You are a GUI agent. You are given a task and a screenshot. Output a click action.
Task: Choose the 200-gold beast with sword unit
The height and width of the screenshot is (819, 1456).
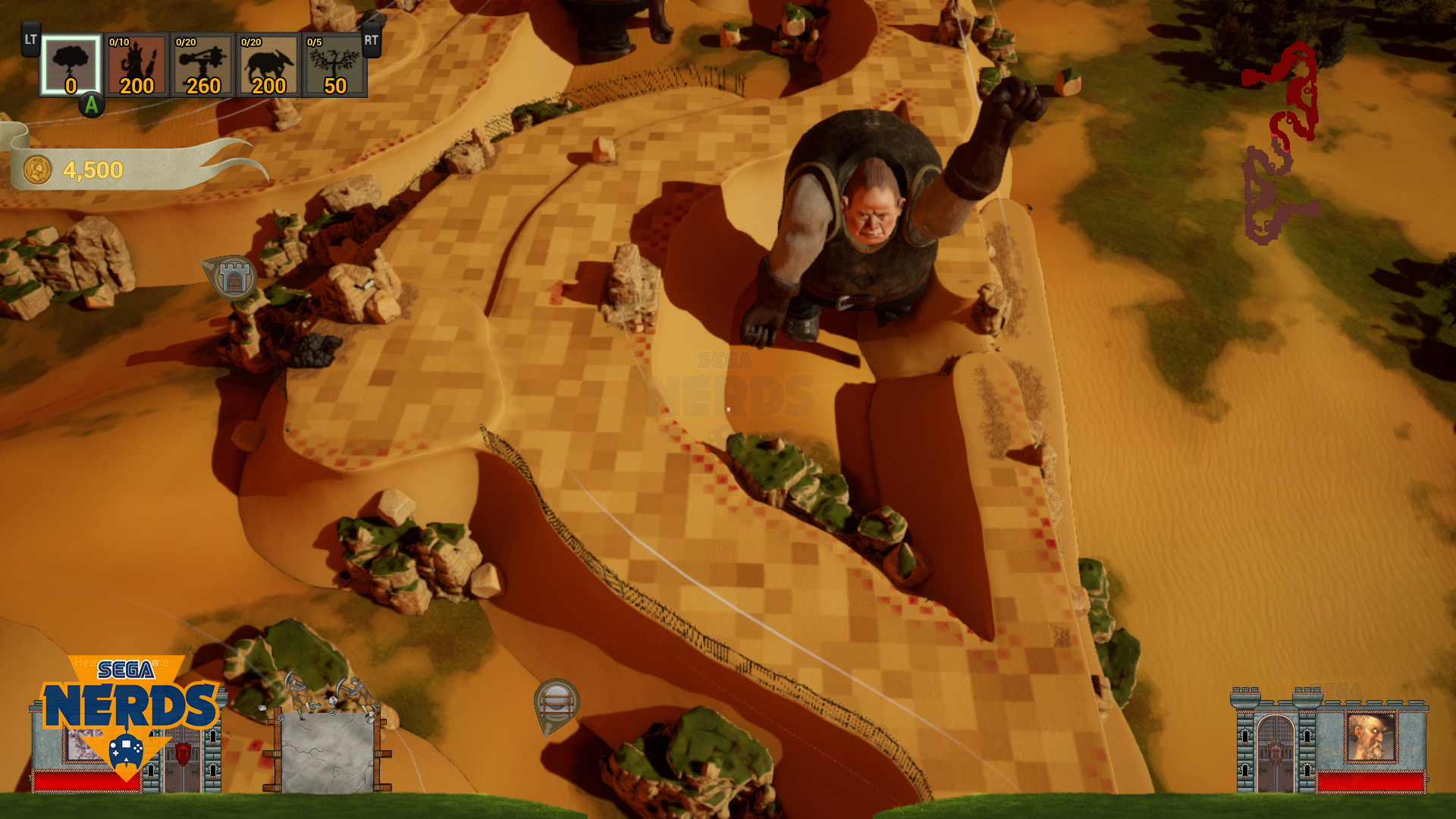pos(136,65)
